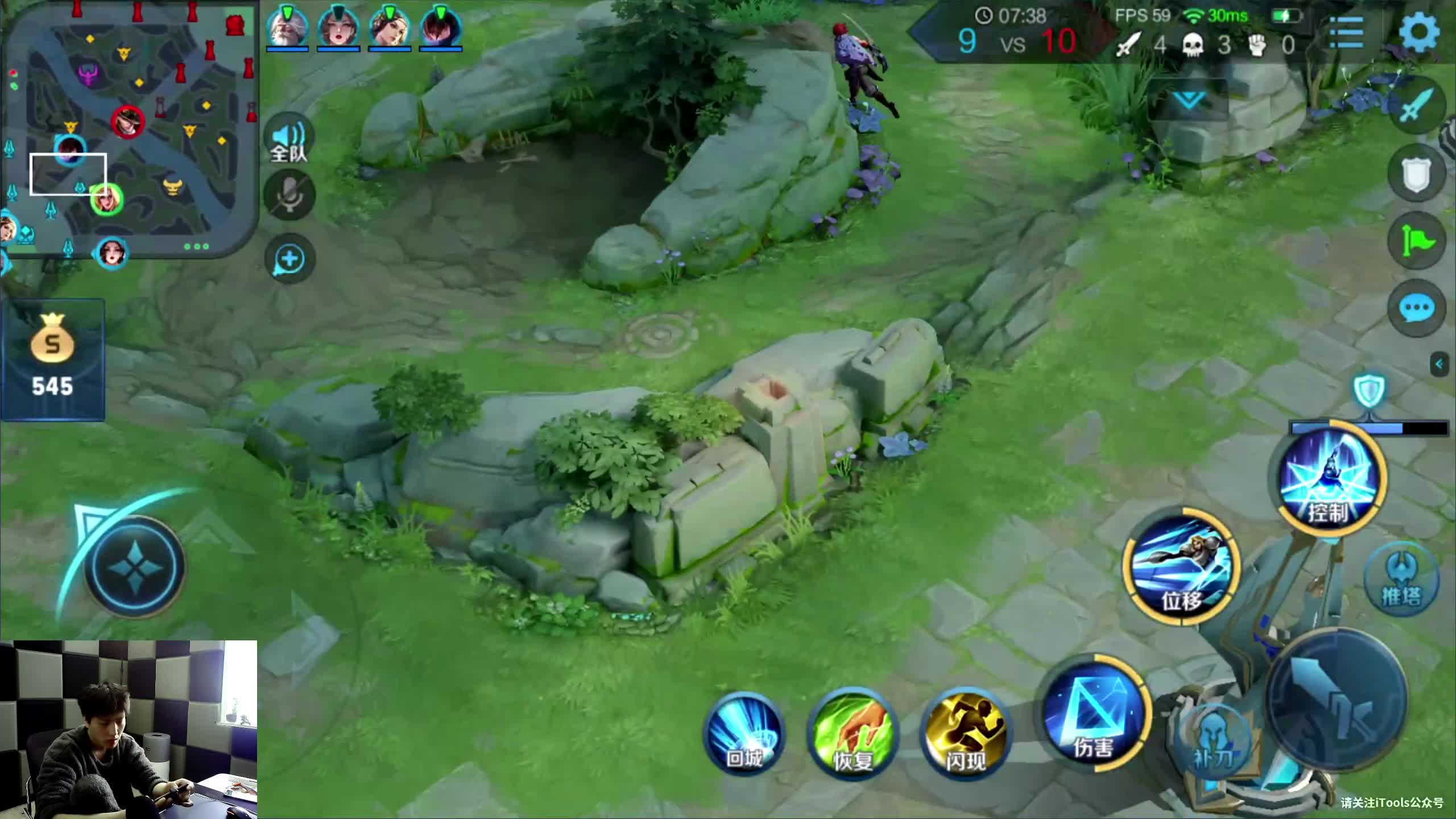Send the sword attack signal
This screenshot has width=1456, height=819.
pyautogui.click(x=1416, y=105)
